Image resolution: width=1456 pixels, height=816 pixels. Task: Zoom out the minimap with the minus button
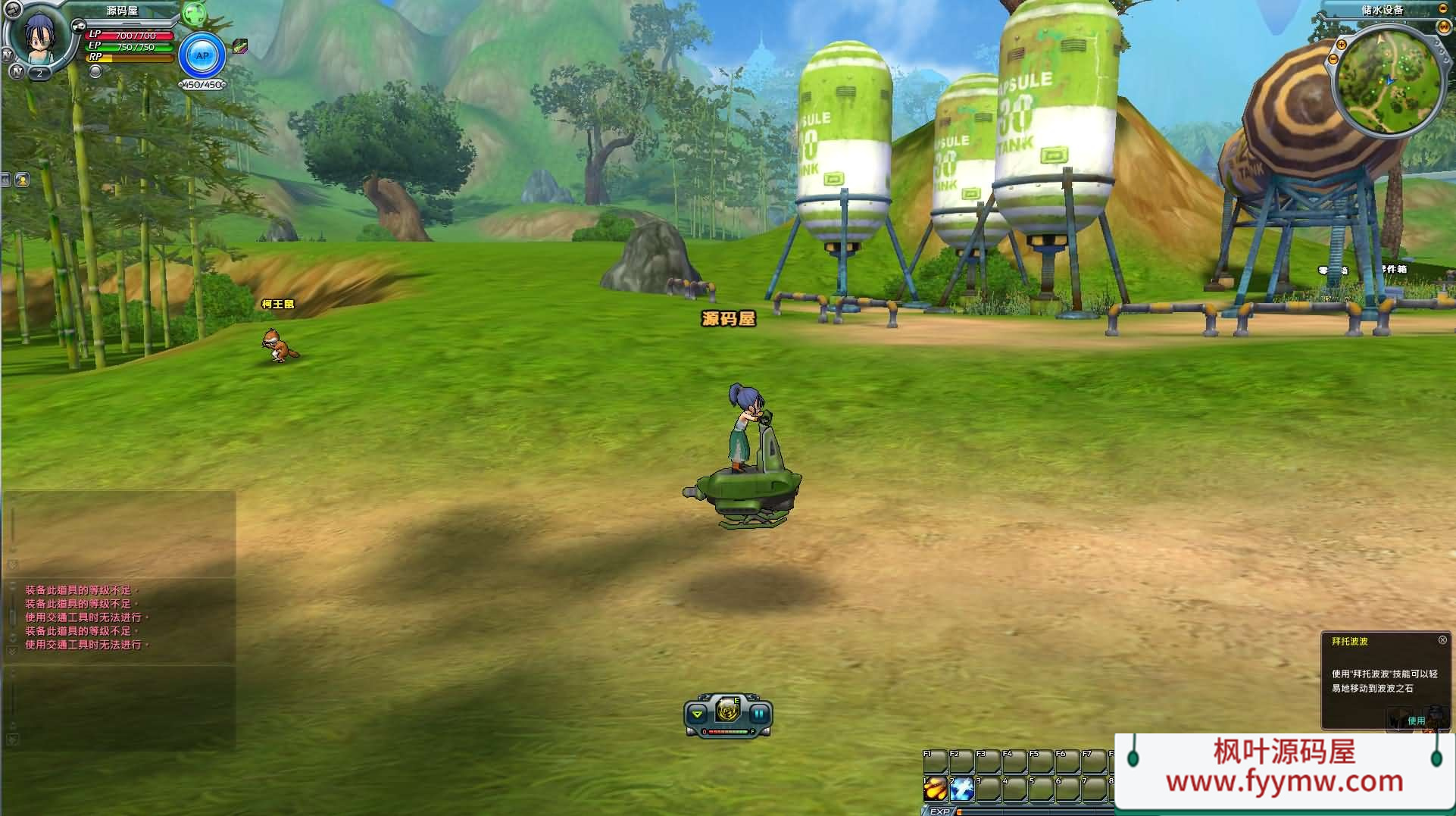coord(1333,59)
